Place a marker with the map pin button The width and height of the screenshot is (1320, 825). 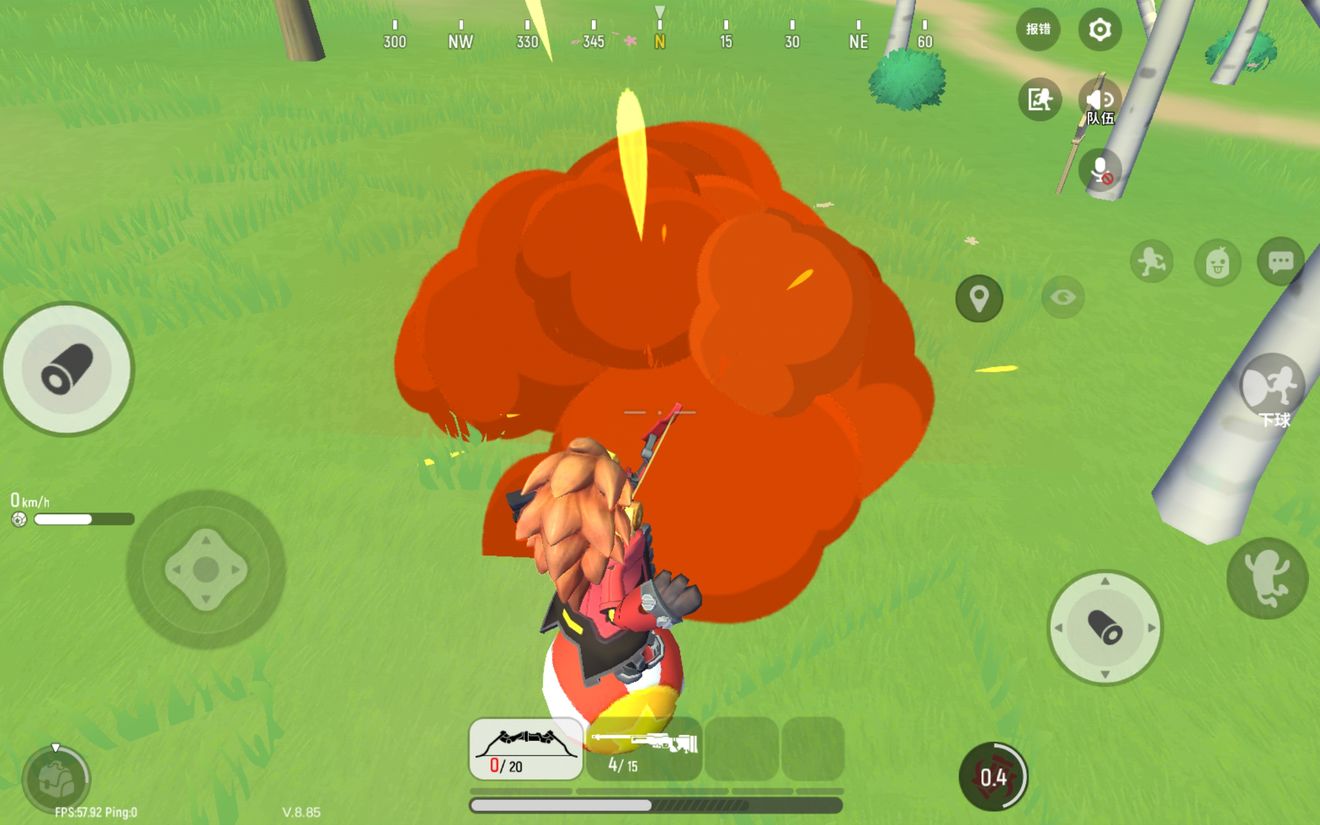click(979, 298)
